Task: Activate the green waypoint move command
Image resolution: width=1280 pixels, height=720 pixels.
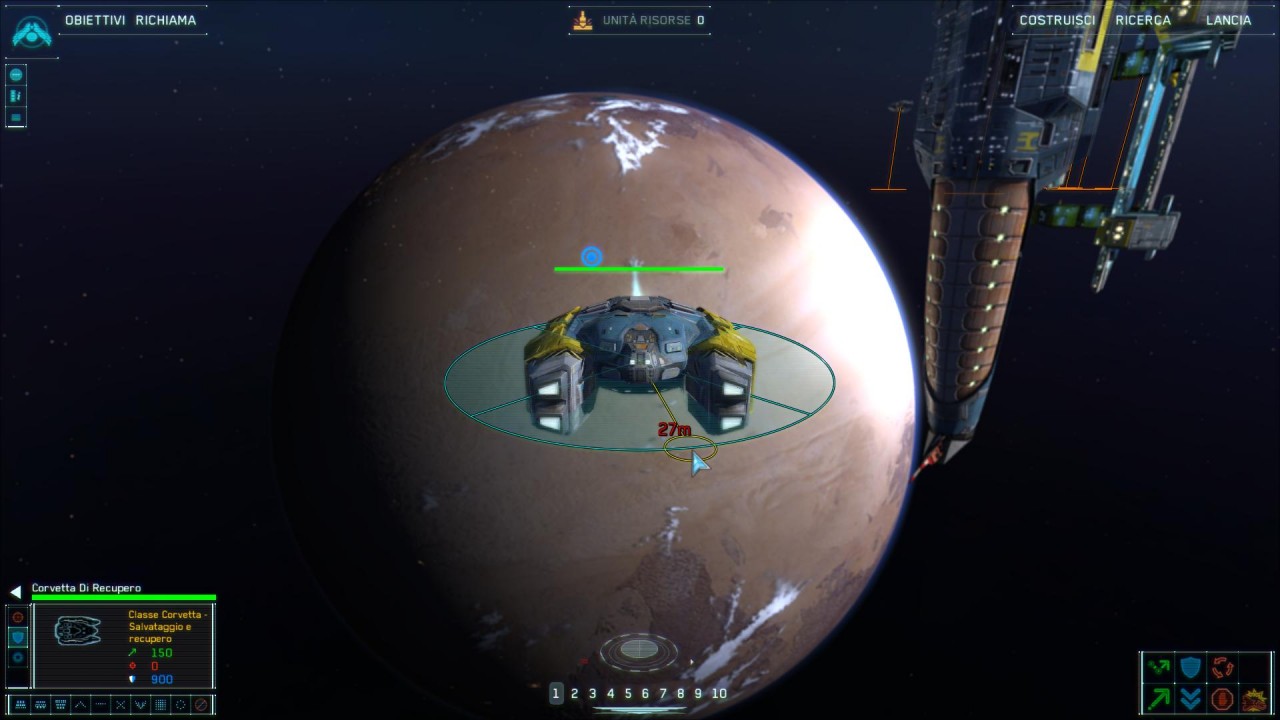Action: click(1159, 667)
